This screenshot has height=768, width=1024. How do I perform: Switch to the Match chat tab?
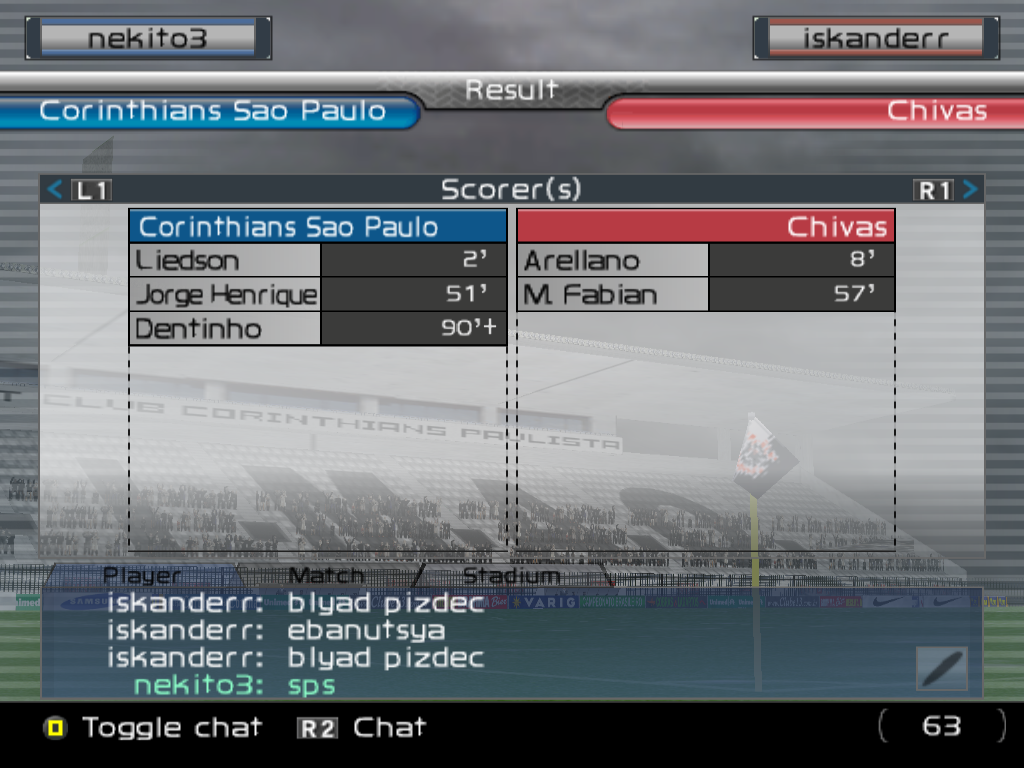[326, 576]
